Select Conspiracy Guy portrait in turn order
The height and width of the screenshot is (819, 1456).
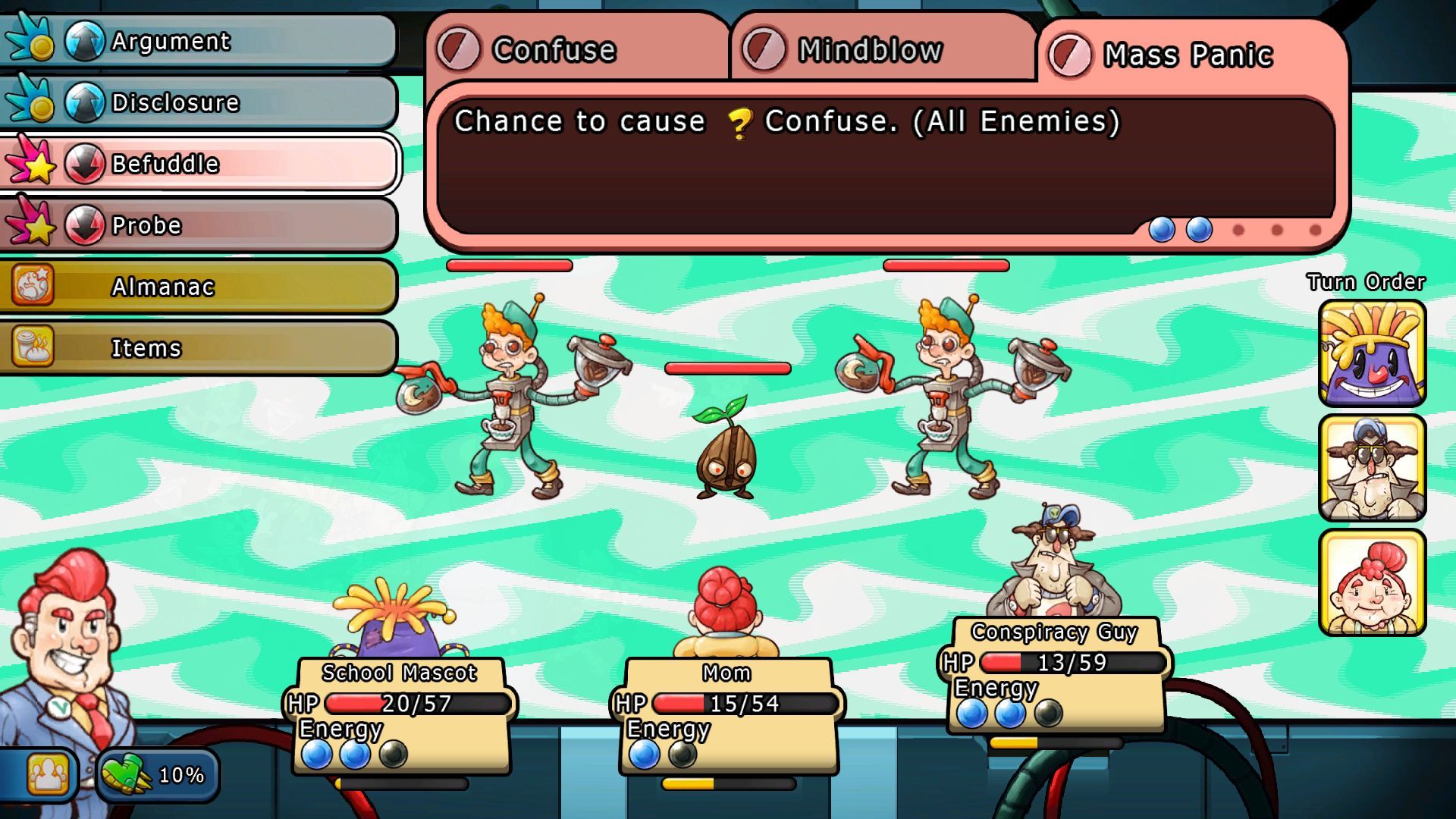[x=1372, y=468]
